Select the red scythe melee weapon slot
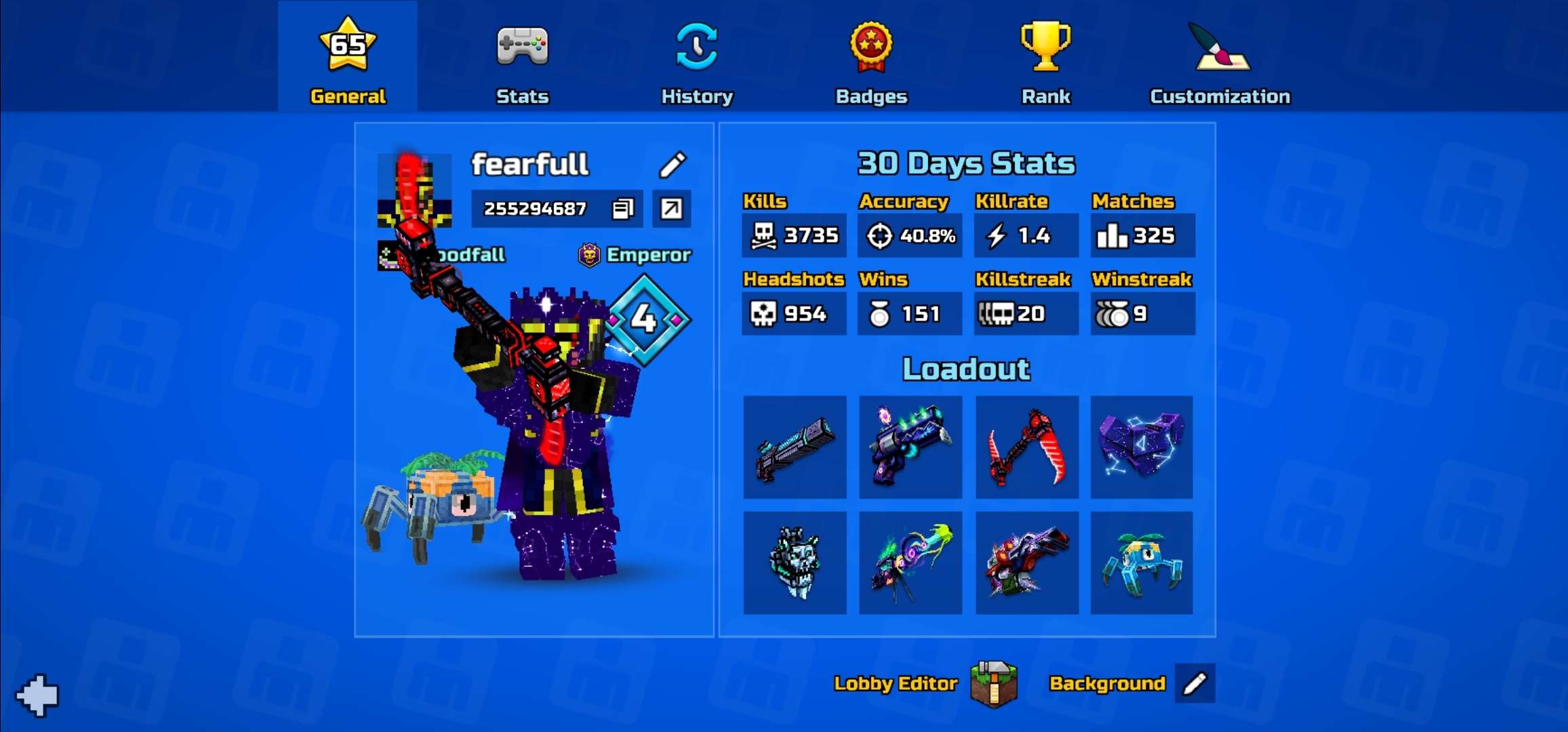Image resolution: width=1568 pixels, height=732 pixels. (1026, 447)
